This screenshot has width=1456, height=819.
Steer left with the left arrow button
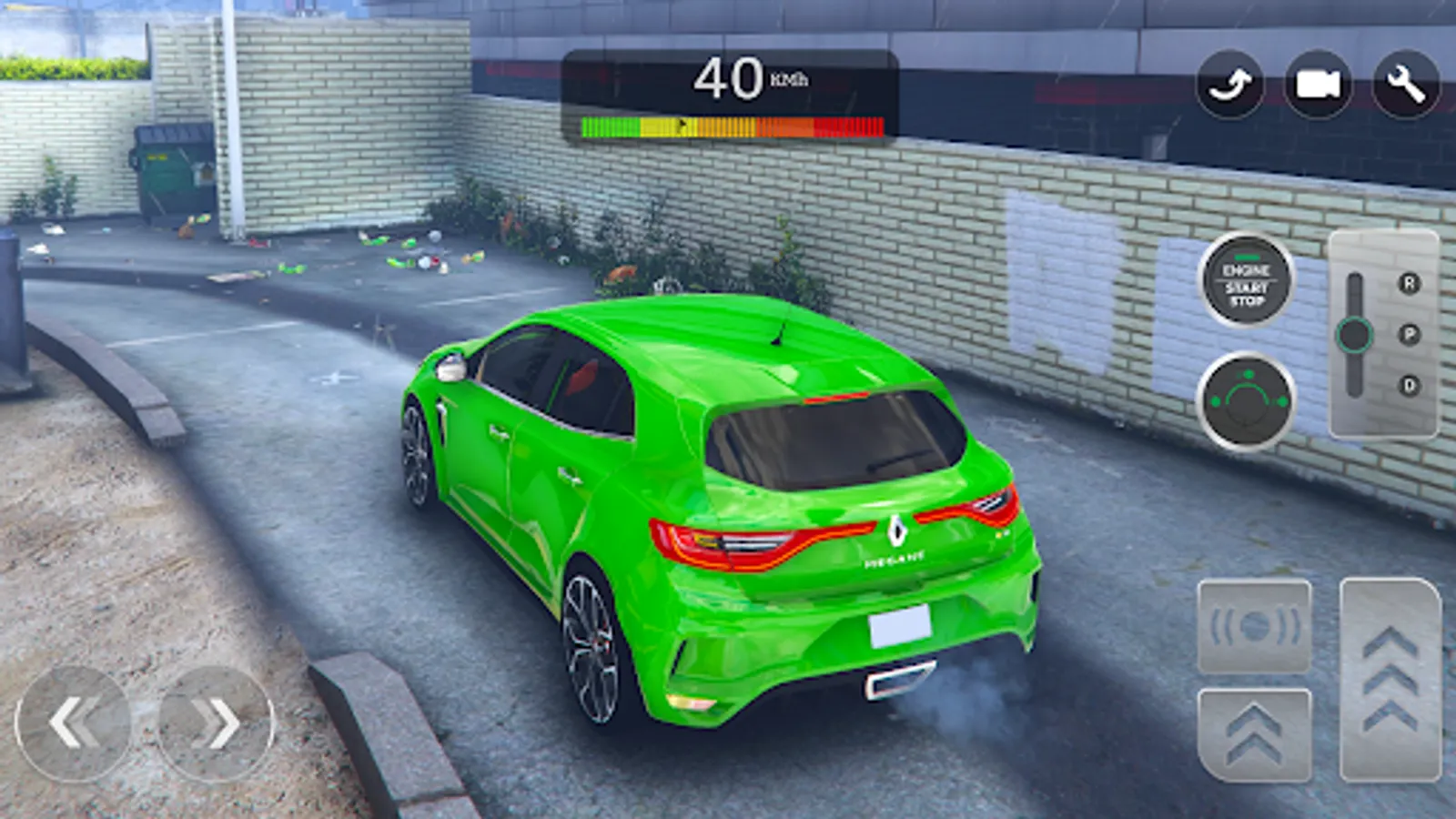(73, 723)
